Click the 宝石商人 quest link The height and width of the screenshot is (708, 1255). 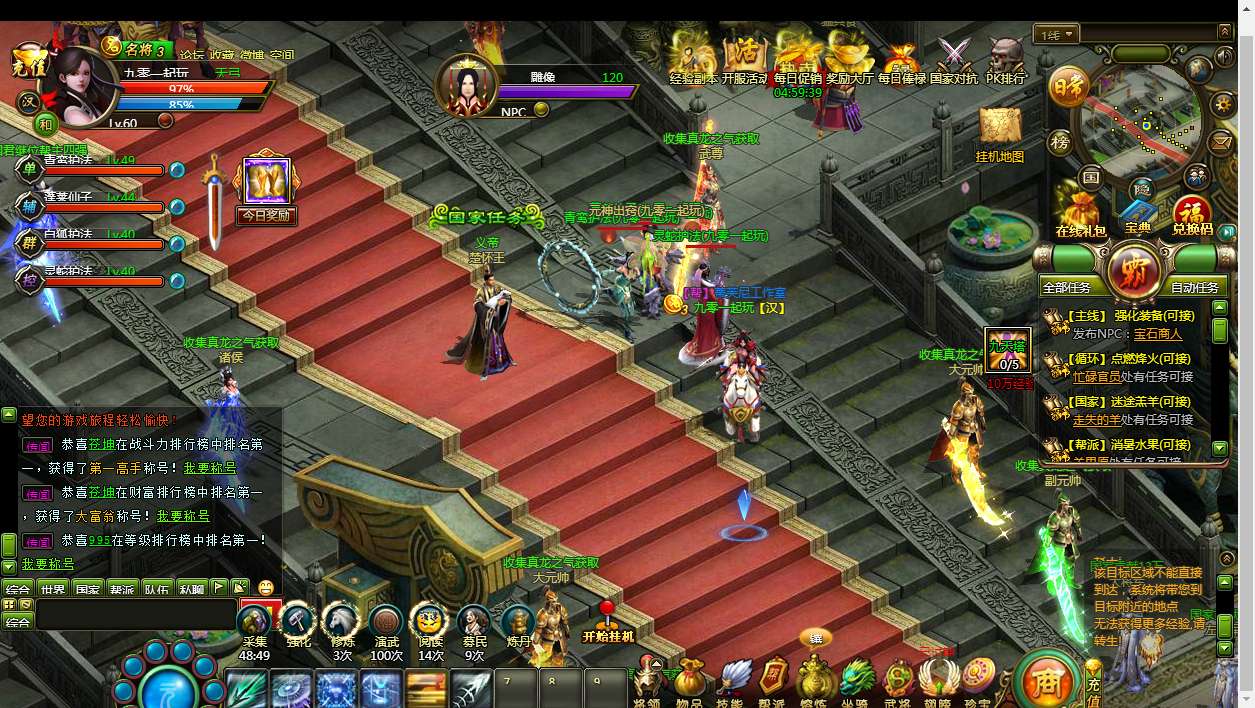coord(1158,334)
